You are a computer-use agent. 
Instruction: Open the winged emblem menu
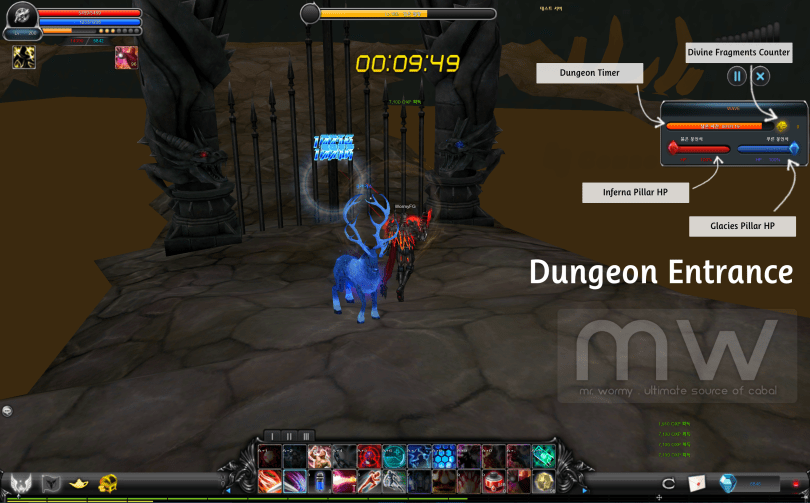(20, 484)
